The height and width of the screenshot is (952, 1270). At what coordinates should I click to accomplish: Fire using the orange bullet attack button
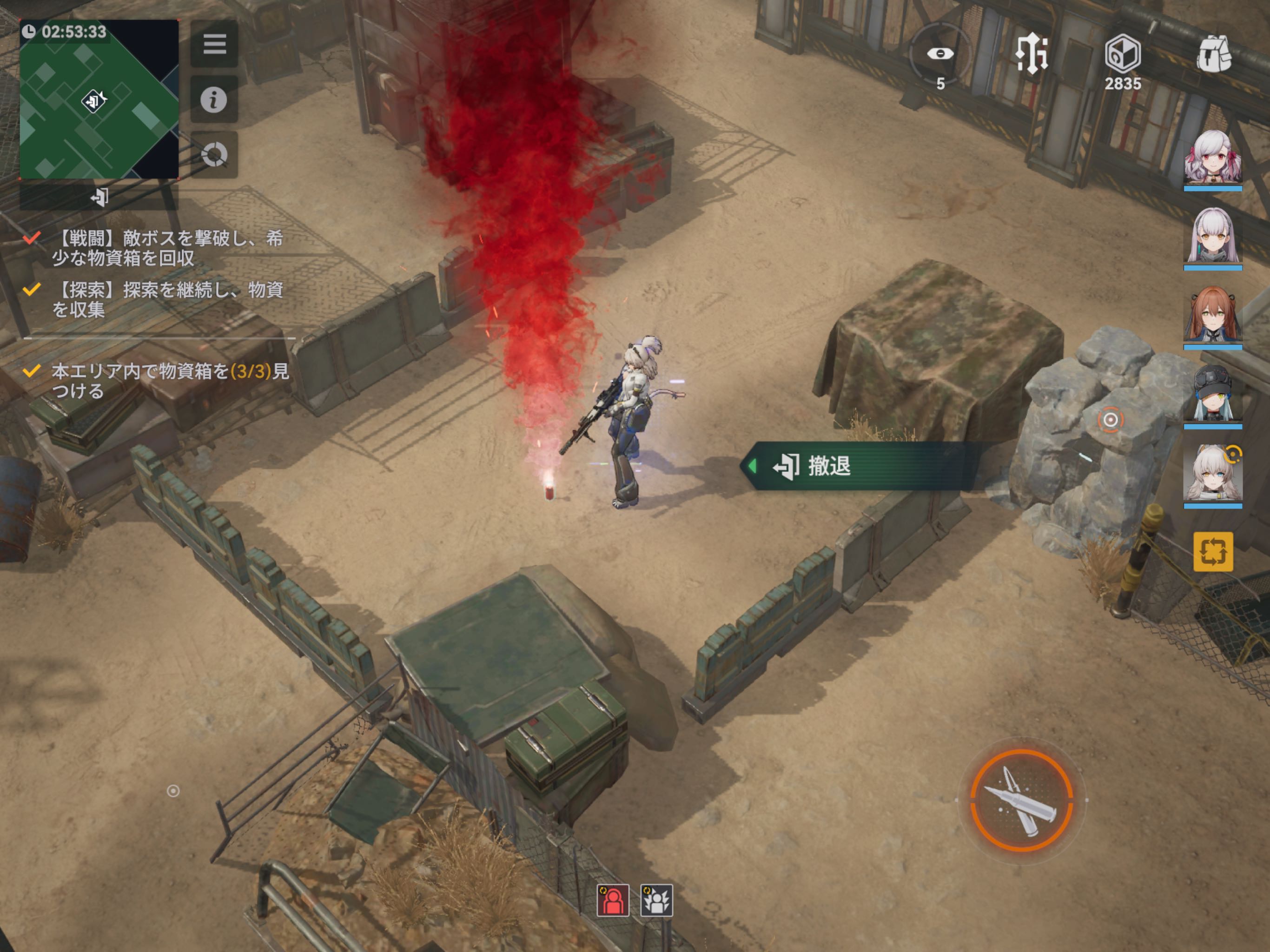[1021, 800]
